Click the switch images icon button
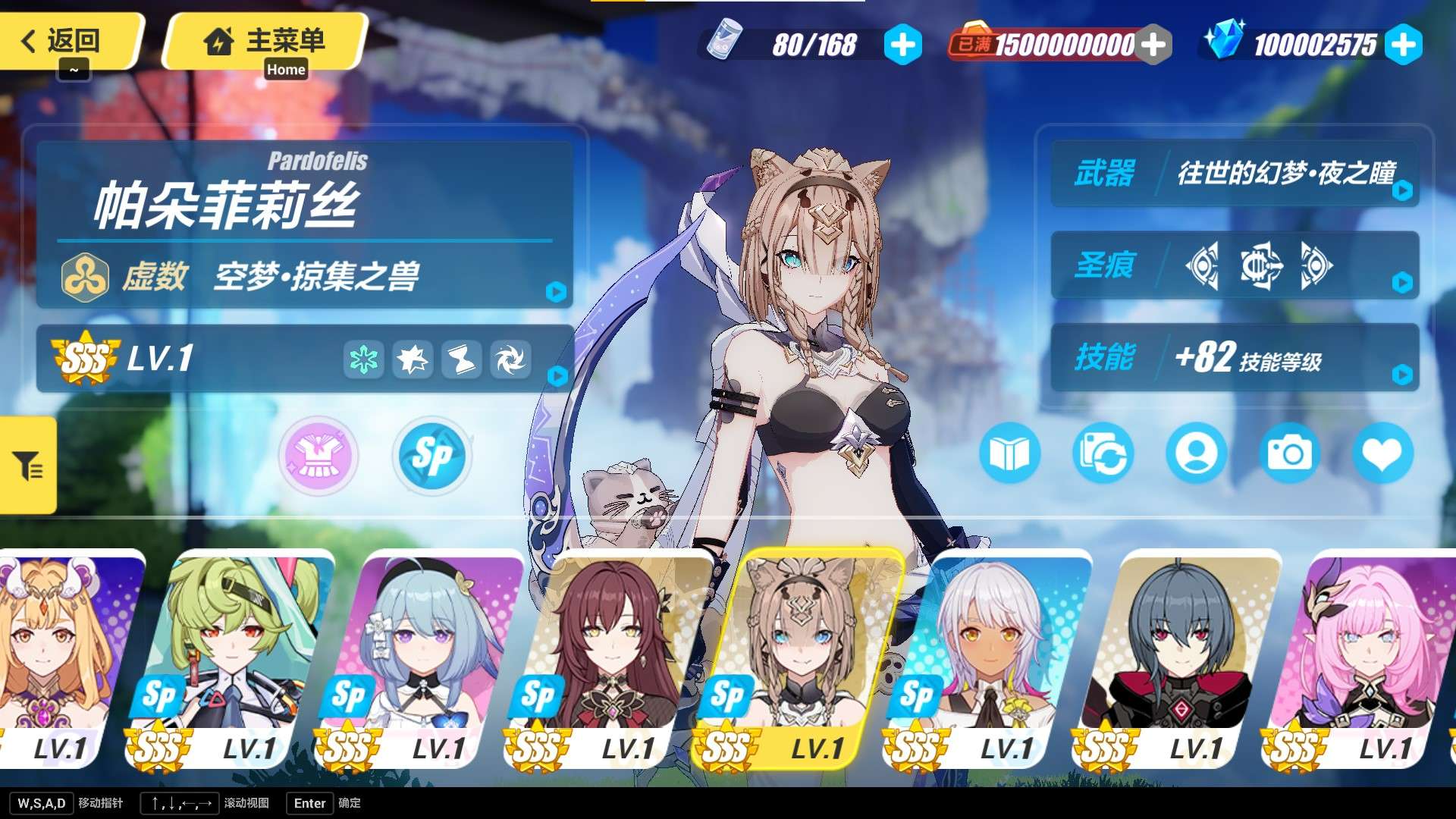This screenshot has width=1456, height=819. click(1103, 453)
